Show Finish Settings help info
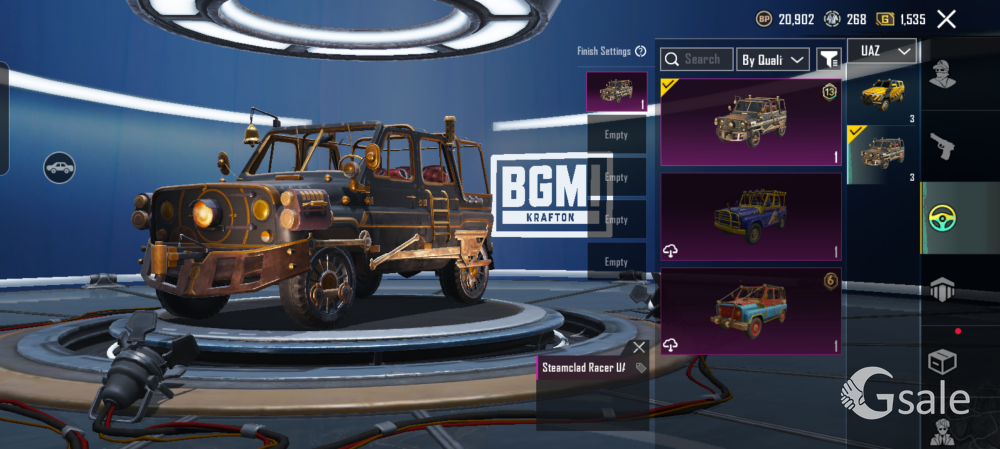The width and height of the screenshot is (1000, 449). [640, 51]
